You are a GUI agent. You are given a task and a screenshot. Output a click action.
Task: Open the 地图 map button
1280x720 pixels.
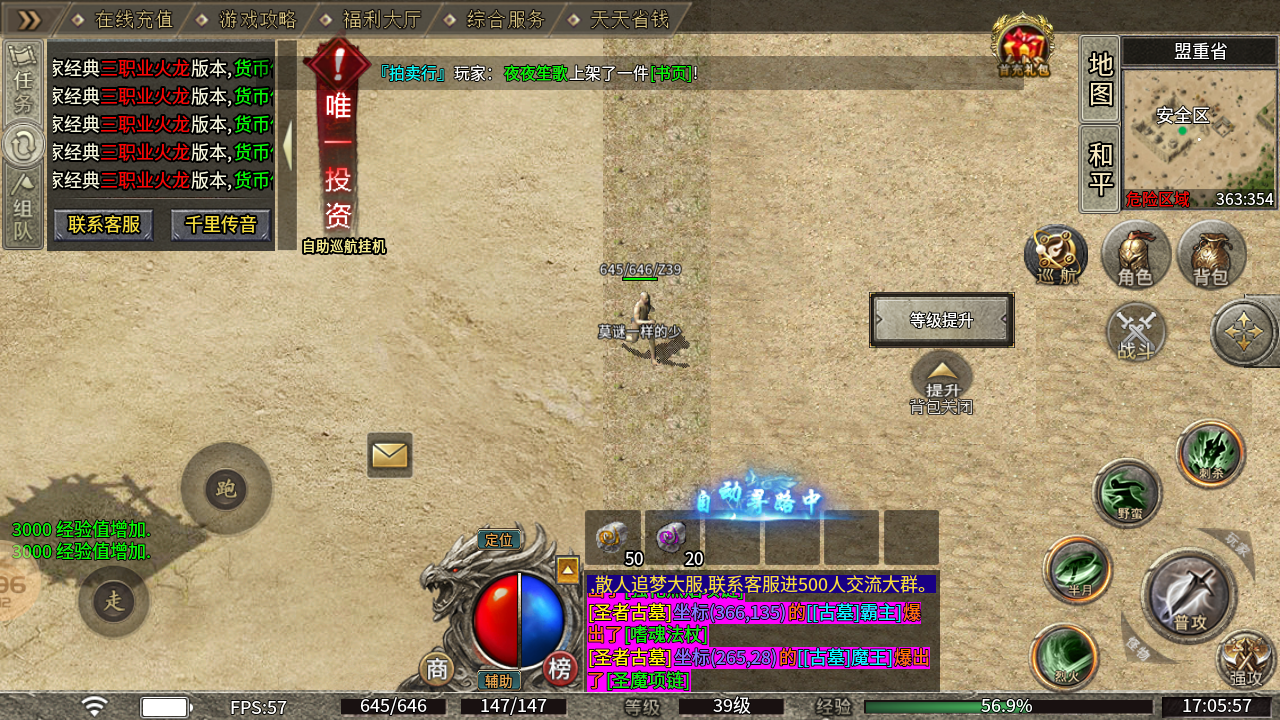pos(1100,78)
